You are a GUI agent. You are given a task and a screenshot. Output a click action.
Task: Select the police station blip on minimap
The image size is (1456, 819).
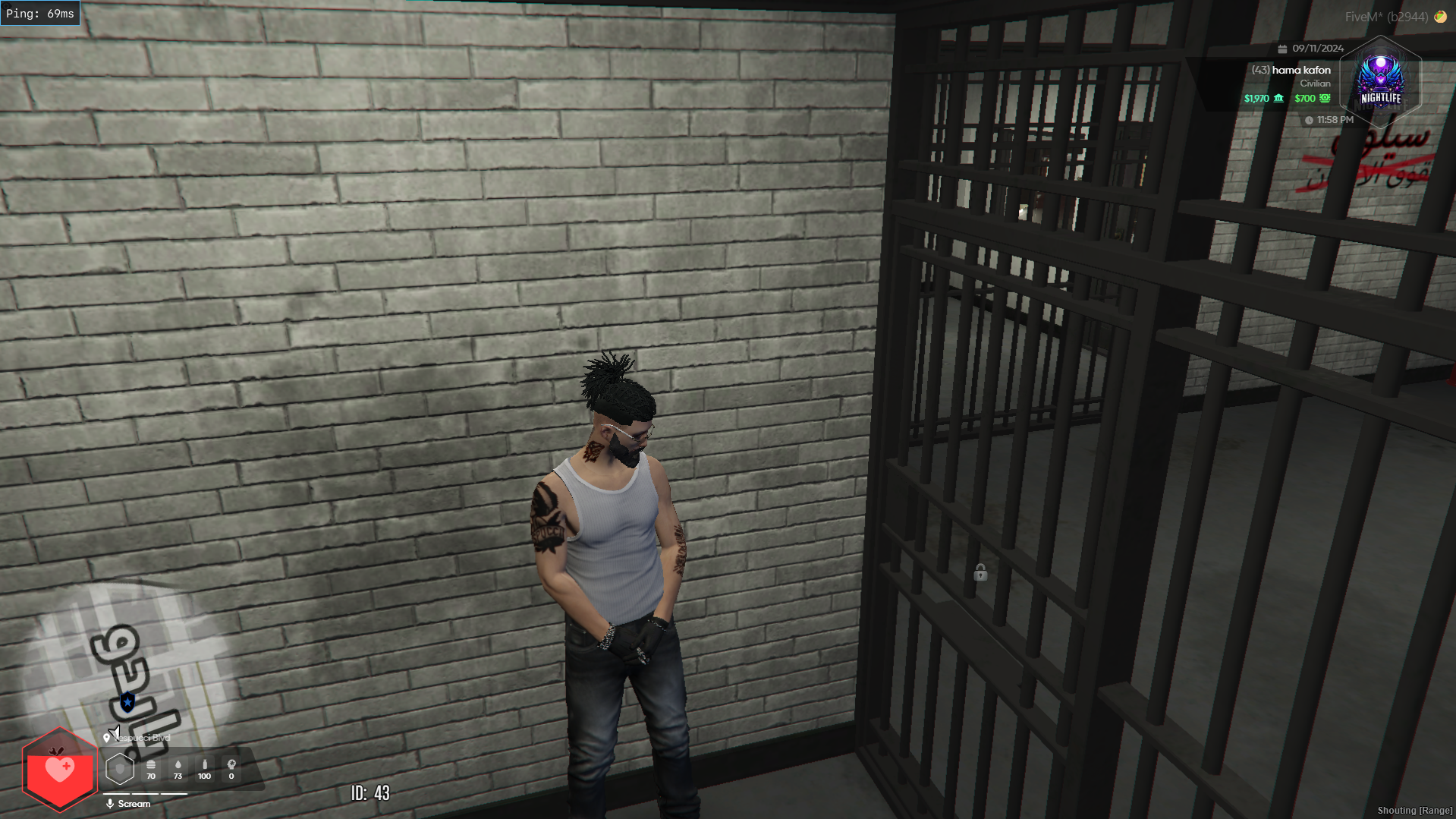click(x=127, y=702)
